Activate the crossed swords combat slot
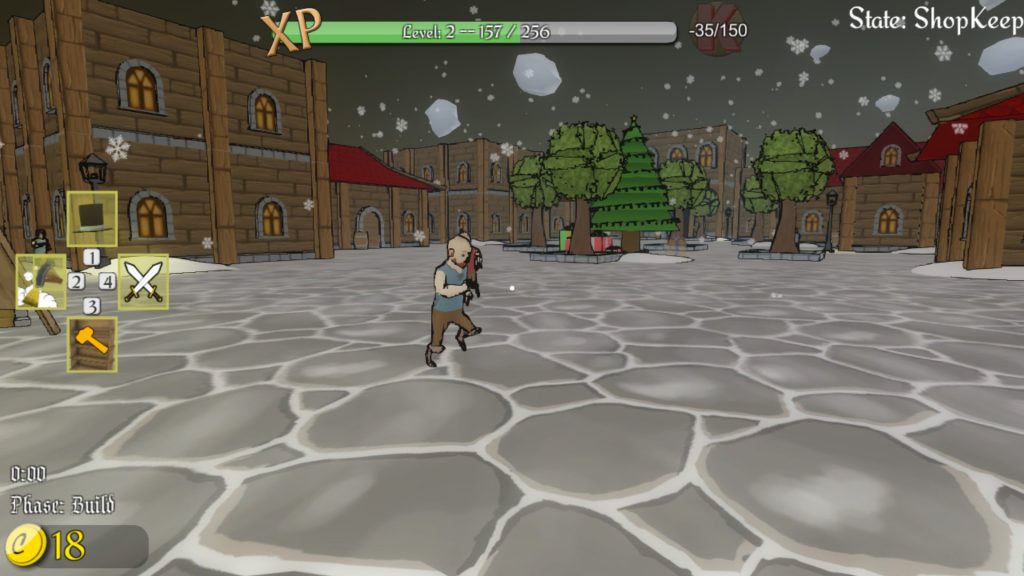Image resolution: width=1024 pixels, height=576 pixels. pyautogui.click(x=143, y=282)
